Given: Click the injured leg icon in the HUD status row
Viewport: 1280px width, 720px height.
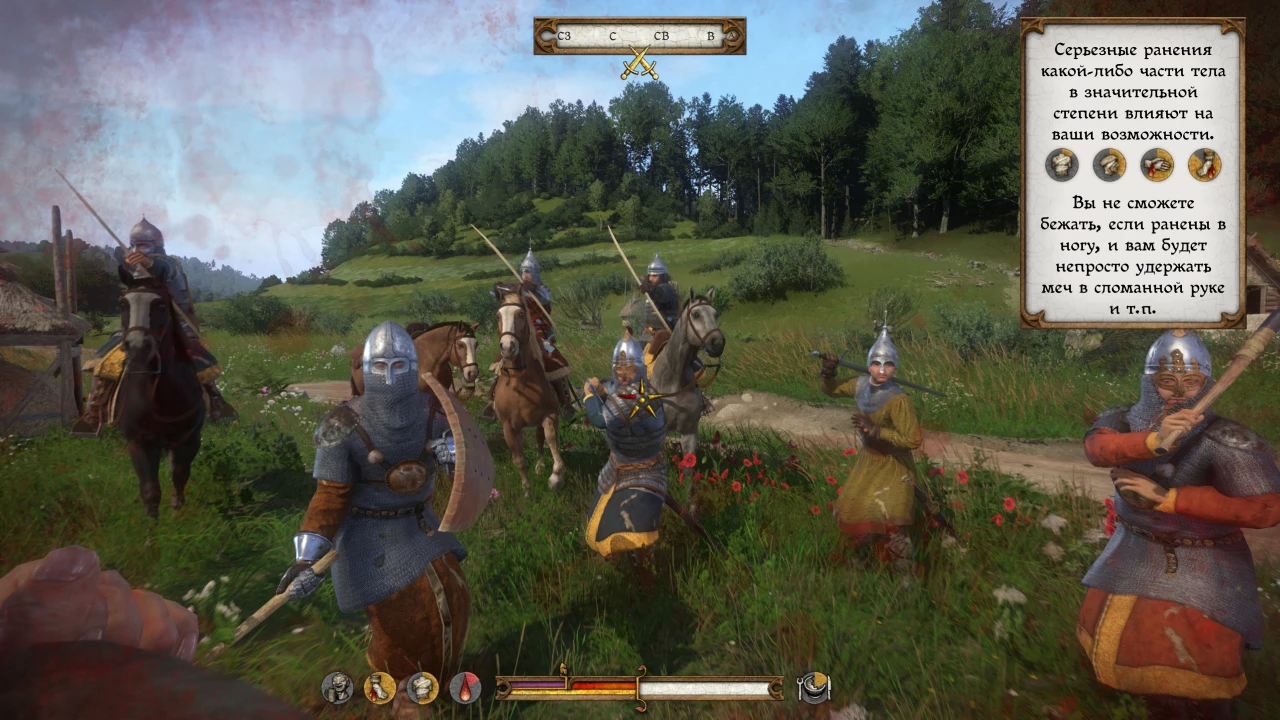Looking at the screenshot, I should [380, 687].
